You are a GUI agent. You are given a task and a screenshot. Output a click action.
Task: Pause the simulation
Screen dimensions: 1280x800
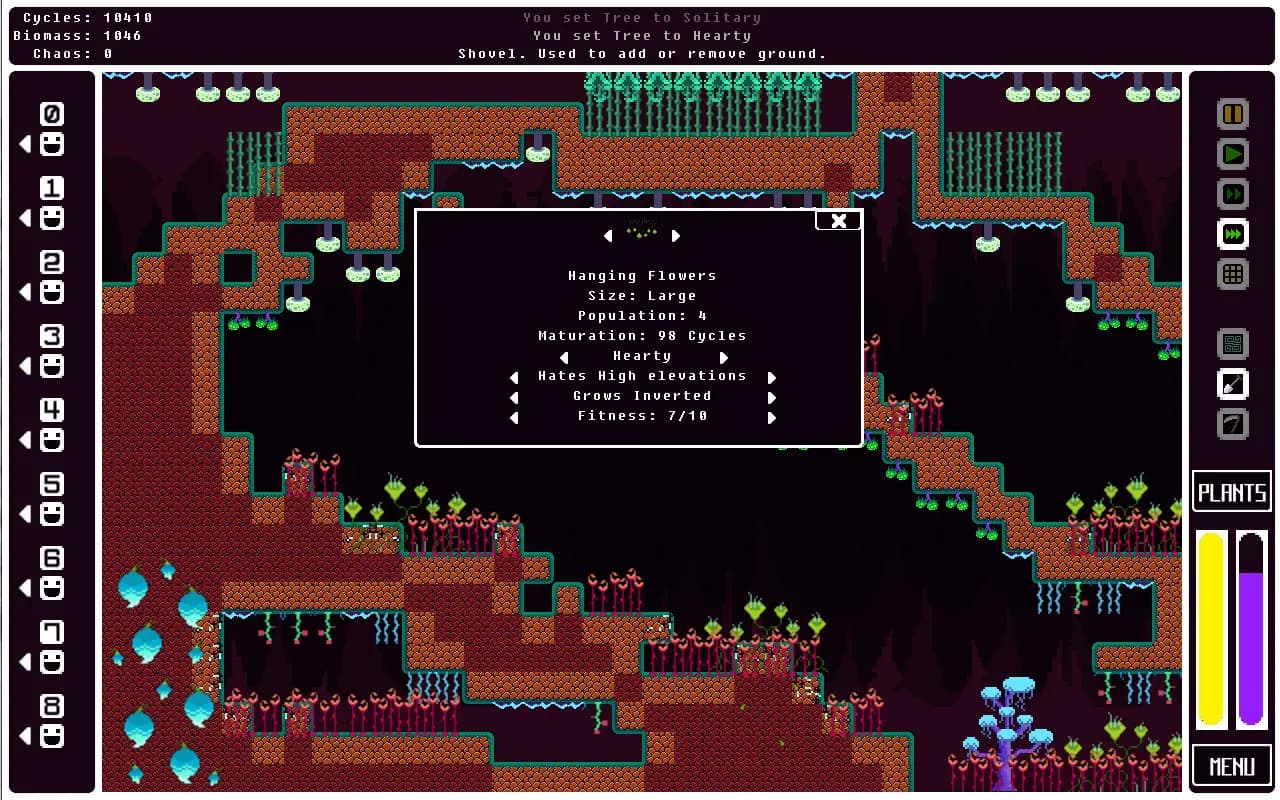[x=1233, y=114]
